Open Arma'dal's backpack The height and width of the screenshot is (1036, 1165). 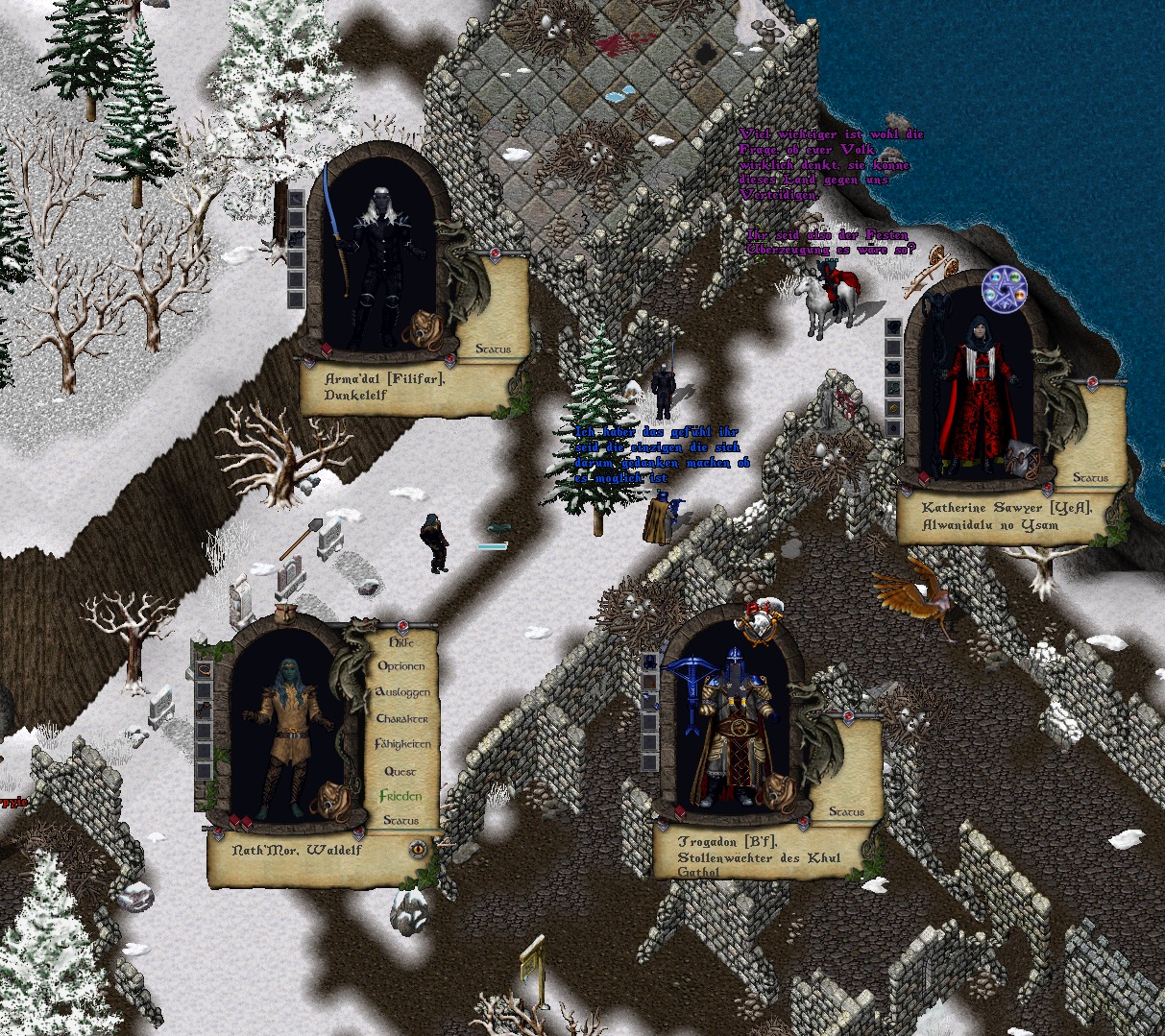tap(422, 330)
